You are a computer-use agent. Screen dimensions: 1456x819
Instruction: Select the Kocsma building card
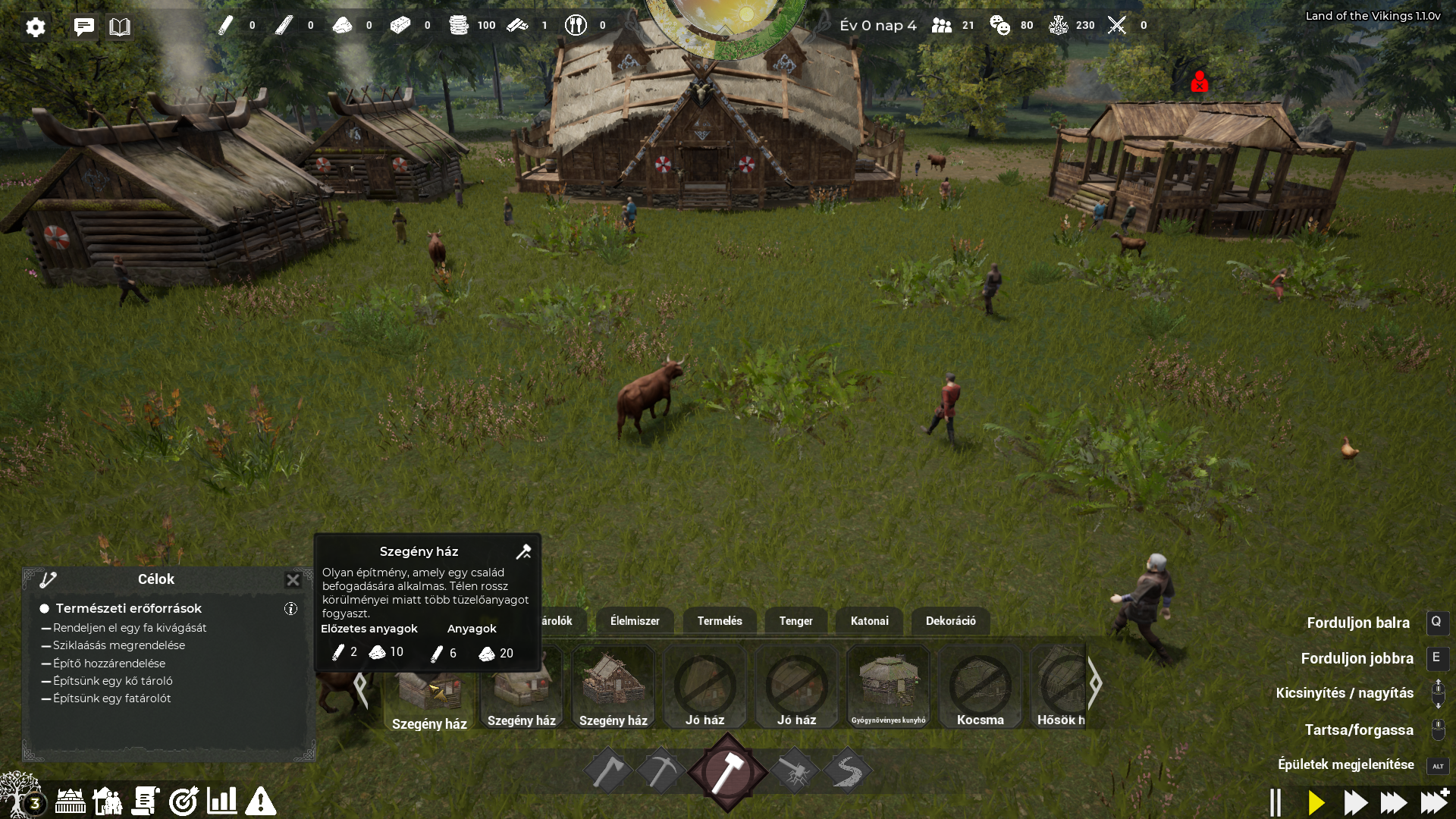[x=980, y=687]
